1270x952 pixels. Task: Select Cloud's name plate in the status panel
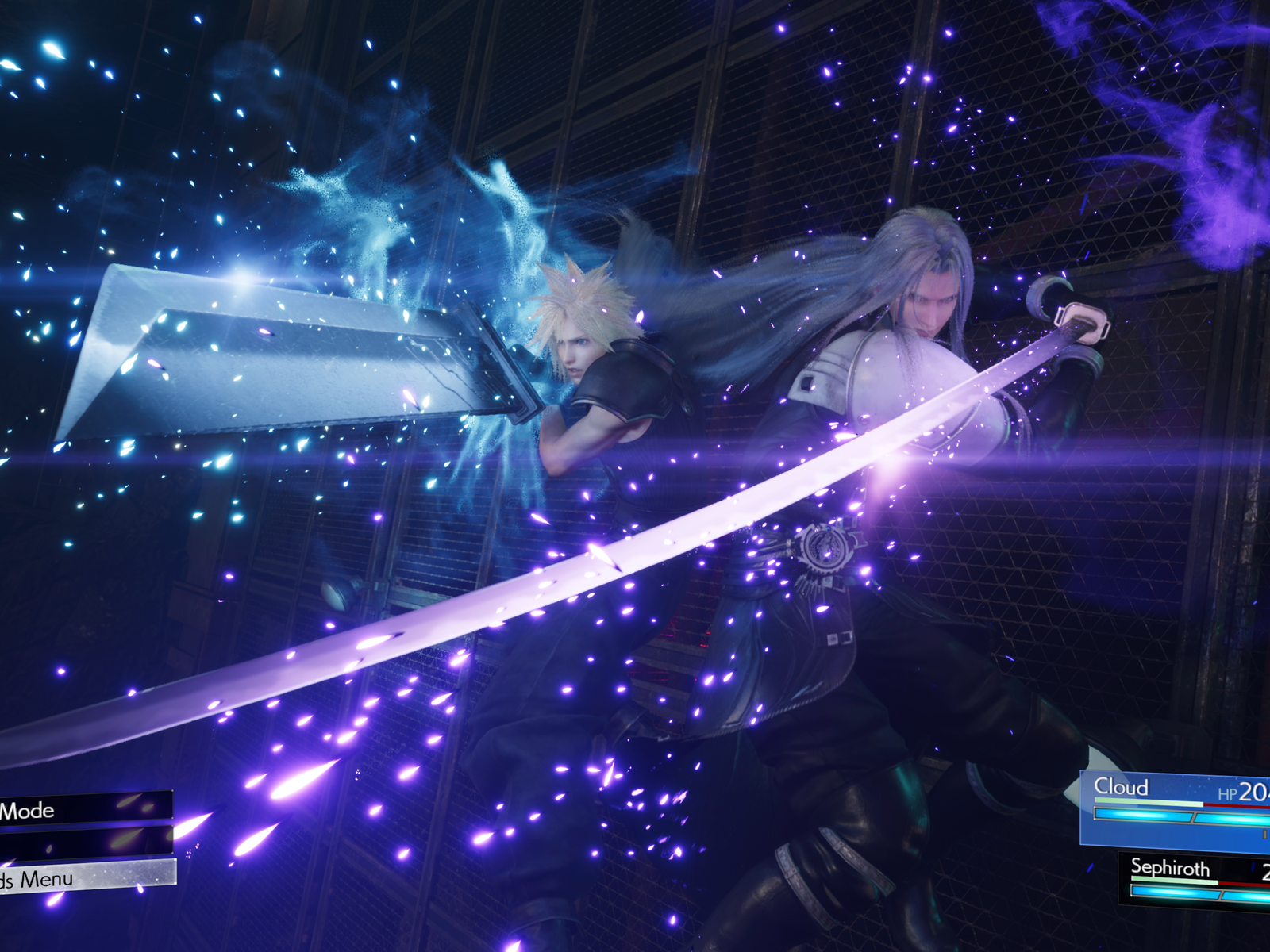click(1123, 787)
